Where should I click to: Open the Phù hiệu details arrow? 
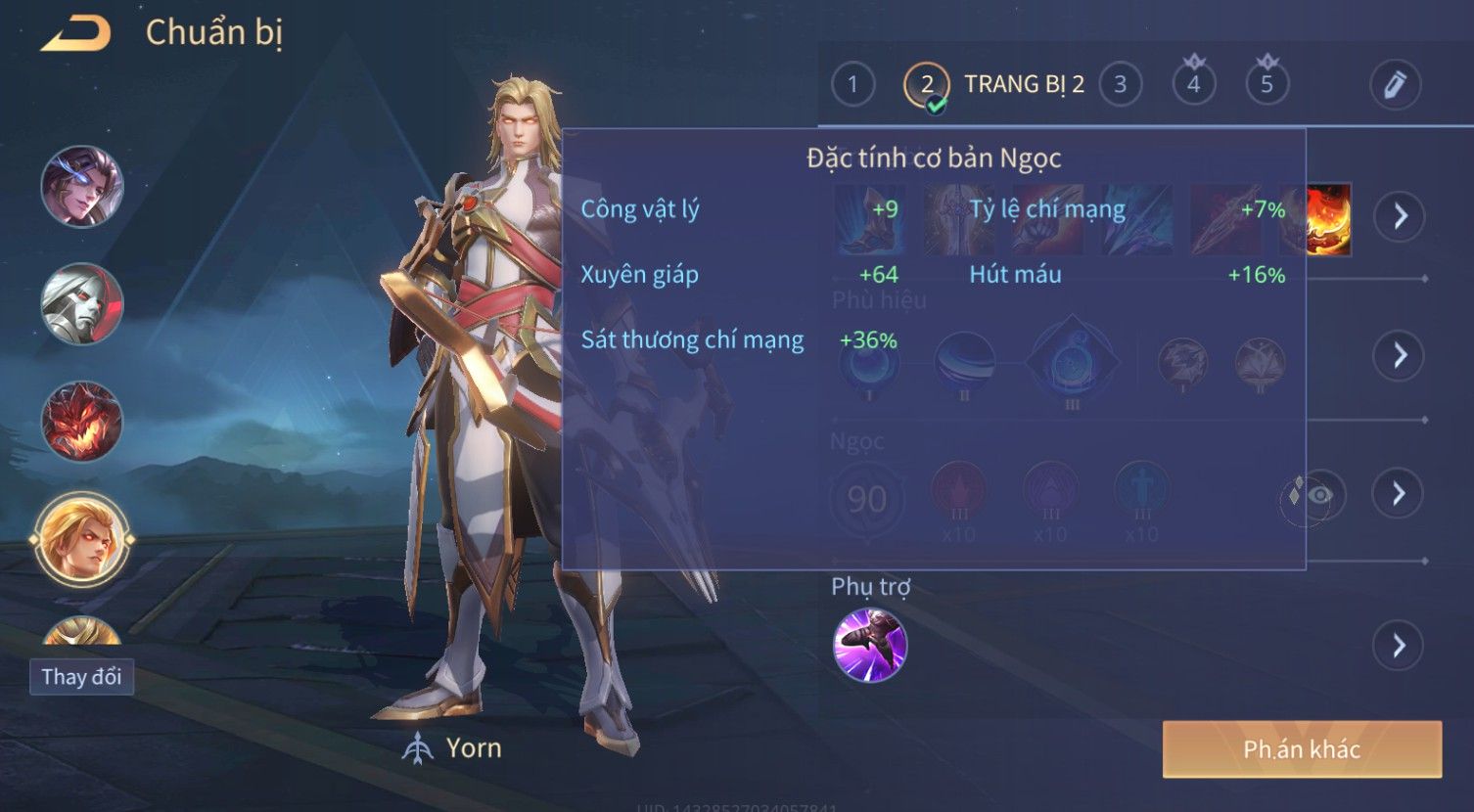click(x=1400, y=355)
